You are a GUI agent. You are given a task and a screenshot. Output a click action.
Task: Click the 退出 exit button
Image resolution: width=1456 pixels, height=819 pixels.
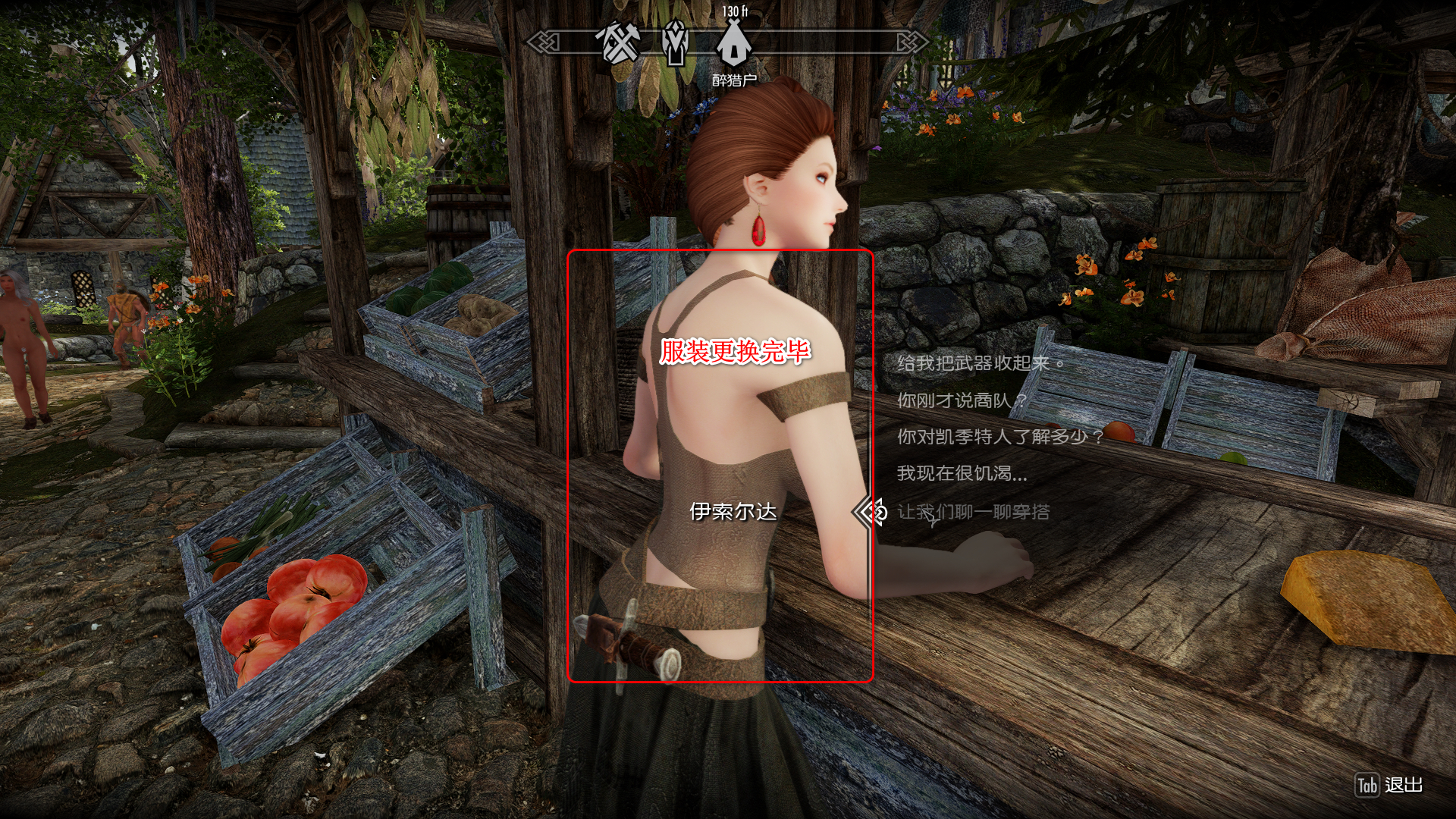(1389, 786)
